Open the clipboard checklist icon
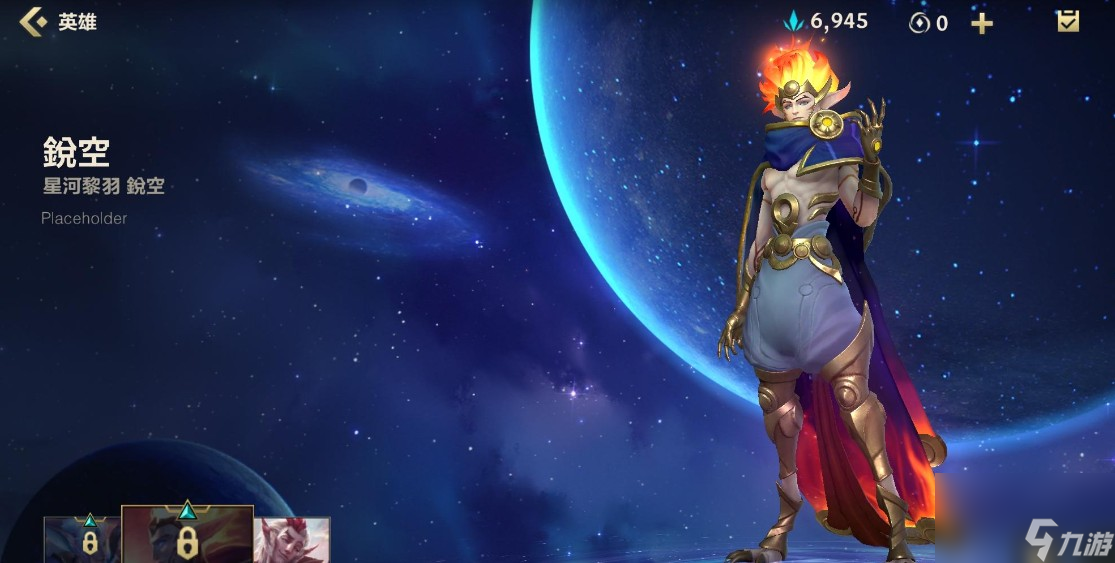Viewport: 1115px width, 563px height. (1068, 21)
